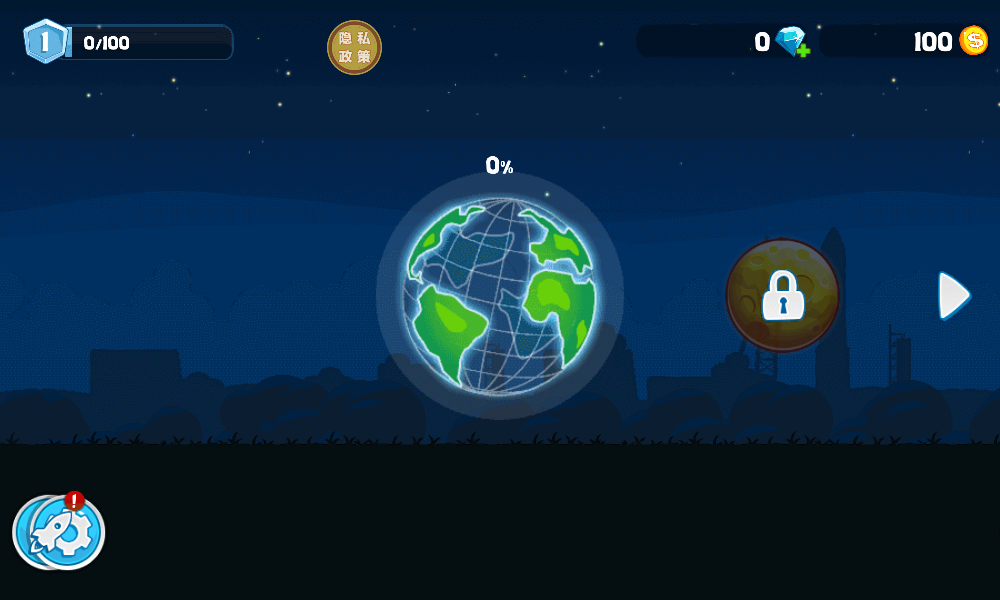1000x600 pixels.
Task: Show the next planet with the right arrow
Action: tap(954, 295)
